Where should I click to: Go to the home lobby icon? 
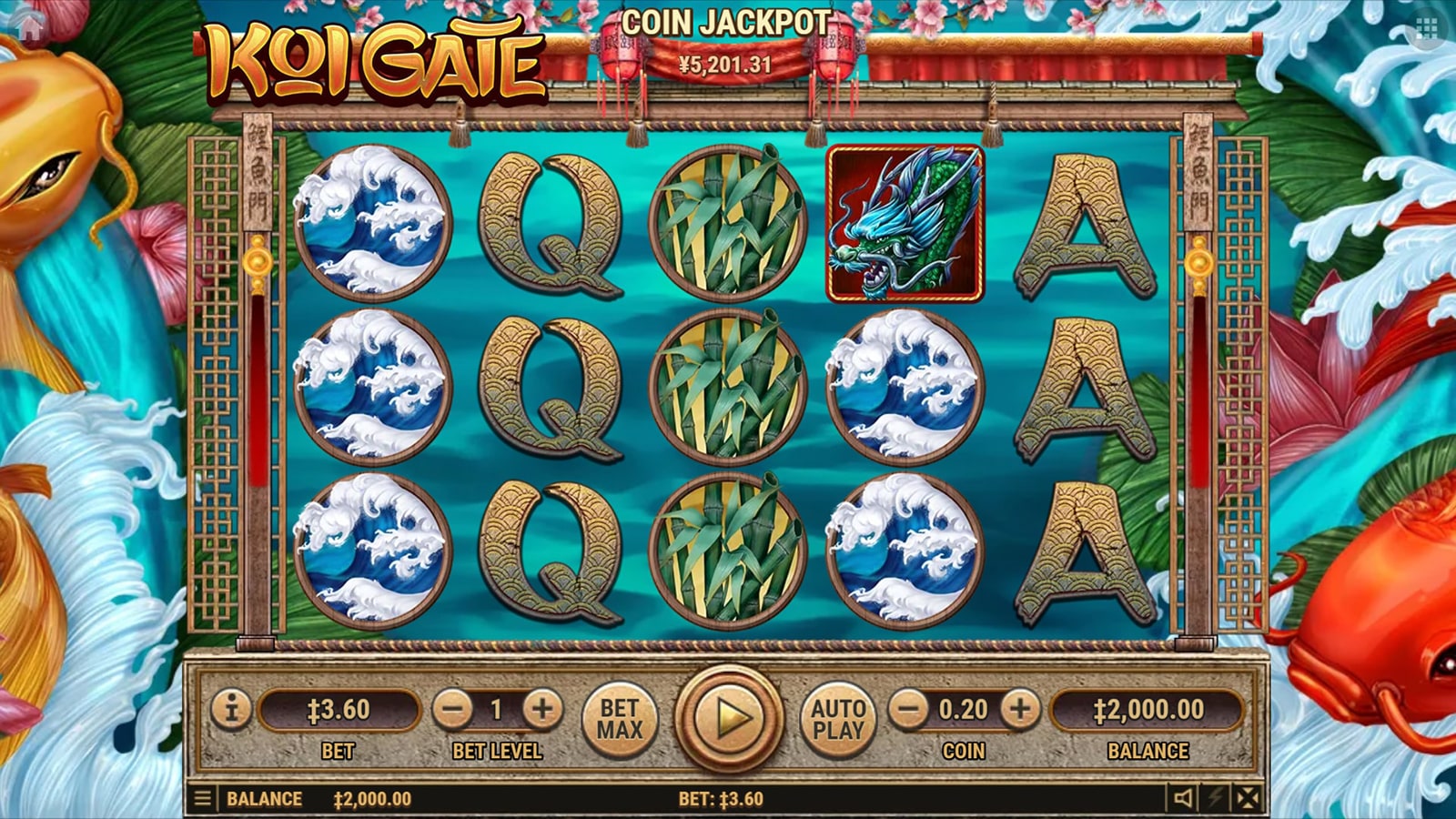tap(30, 27)
